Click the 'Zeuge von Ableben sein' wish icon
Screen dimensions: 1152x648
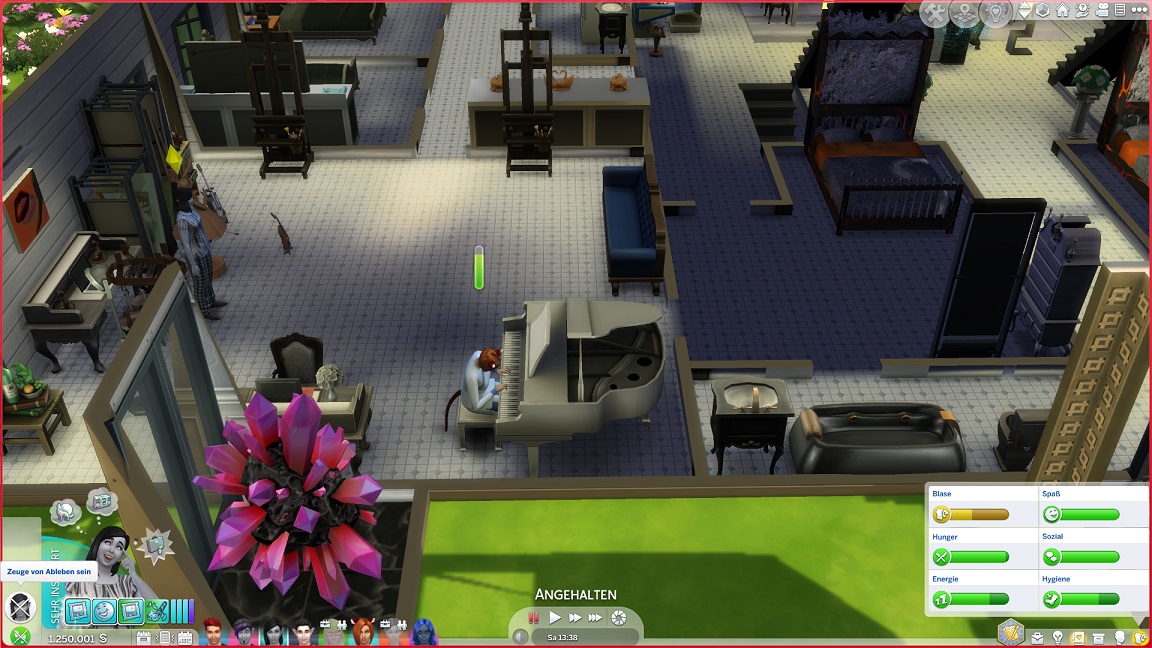[x=20, y=606]
